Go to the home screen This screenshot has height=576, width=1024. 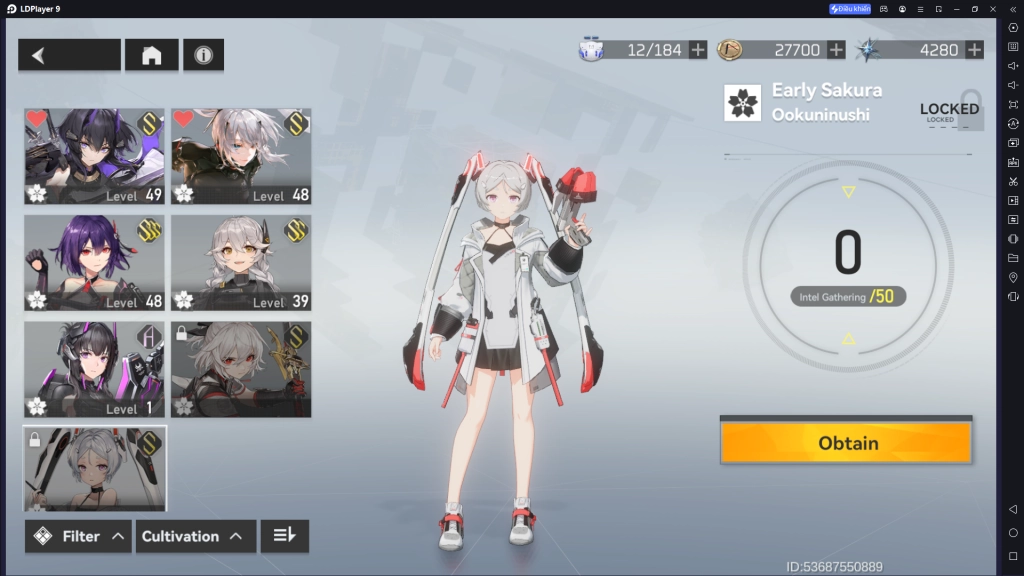point(151,55)
